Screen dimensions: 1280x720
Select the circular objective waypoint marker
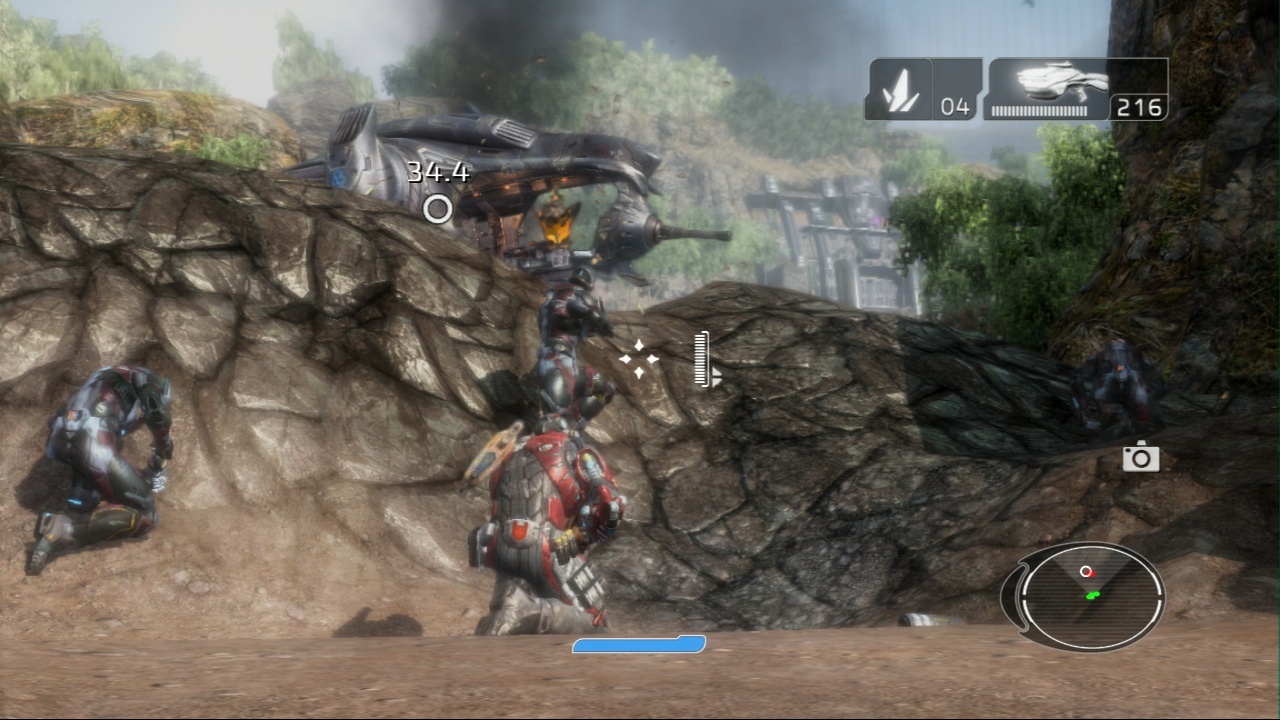[x=437, y=209]
